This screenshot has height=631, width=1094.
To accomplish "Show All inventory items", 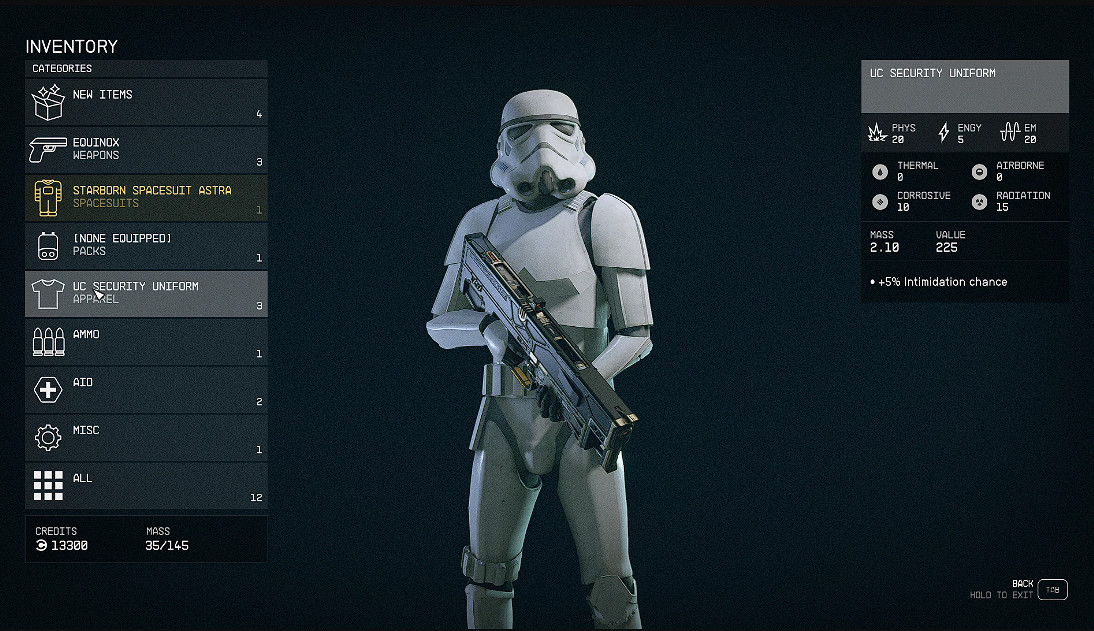I will pyautogui.click(x=146, y=486).
